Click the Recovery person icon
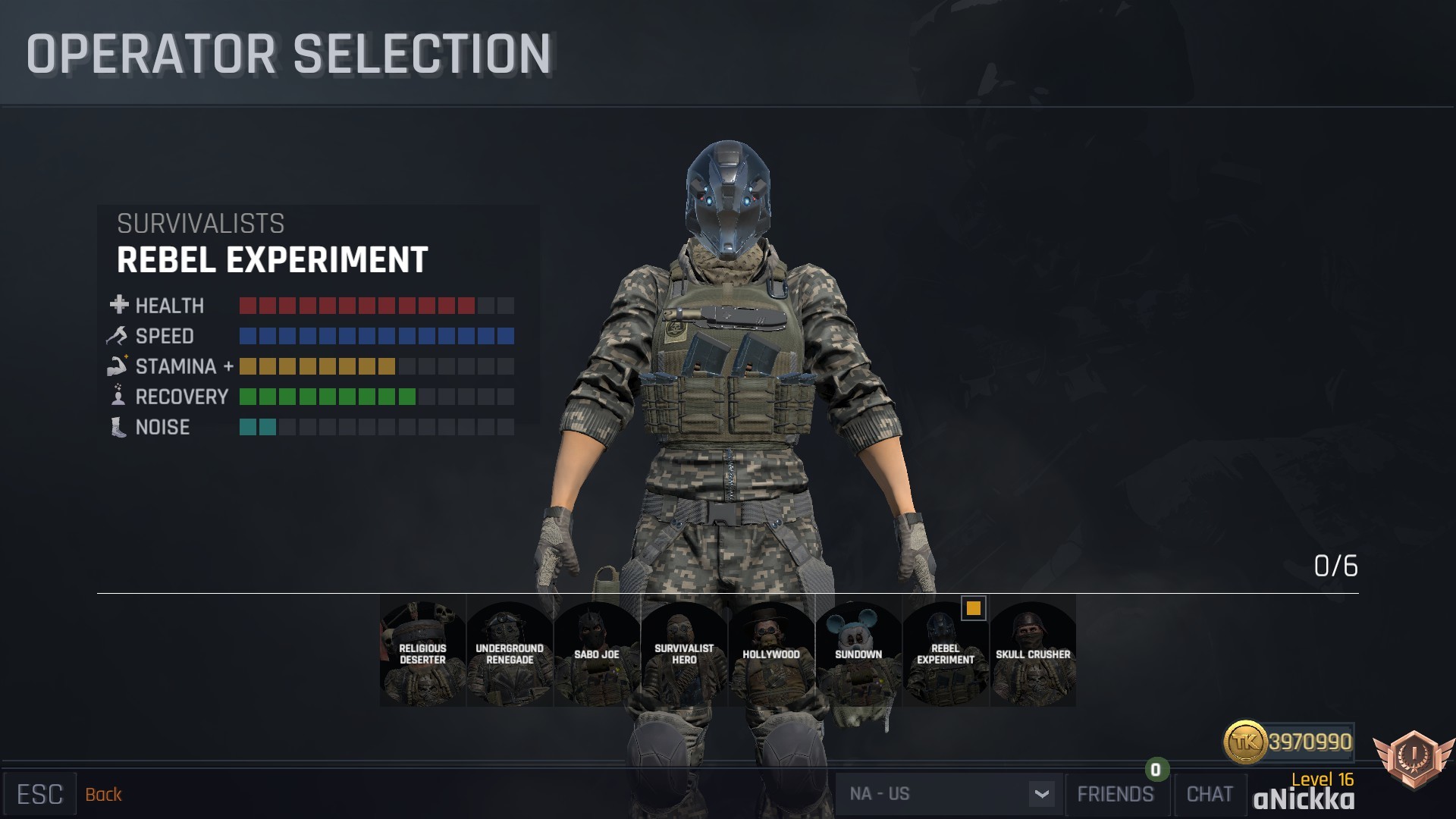Viewport: 1456px width, 819px height. [x=117, y=397]
